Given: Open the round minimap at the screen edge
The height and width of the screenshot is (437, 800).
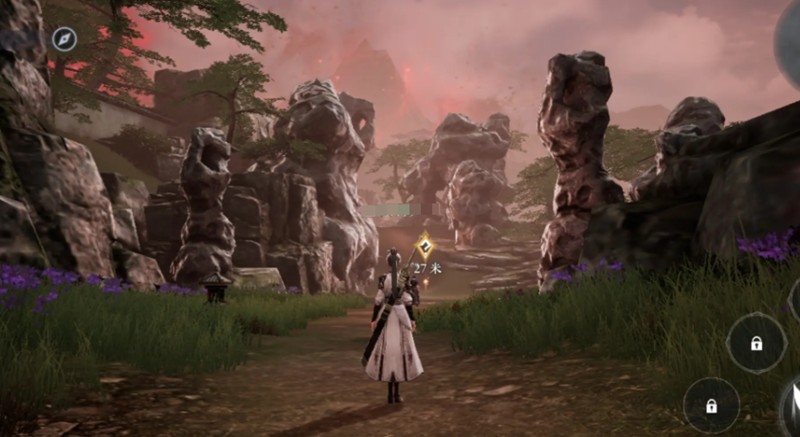Looking at the screenshot, I should coord(788,45).
